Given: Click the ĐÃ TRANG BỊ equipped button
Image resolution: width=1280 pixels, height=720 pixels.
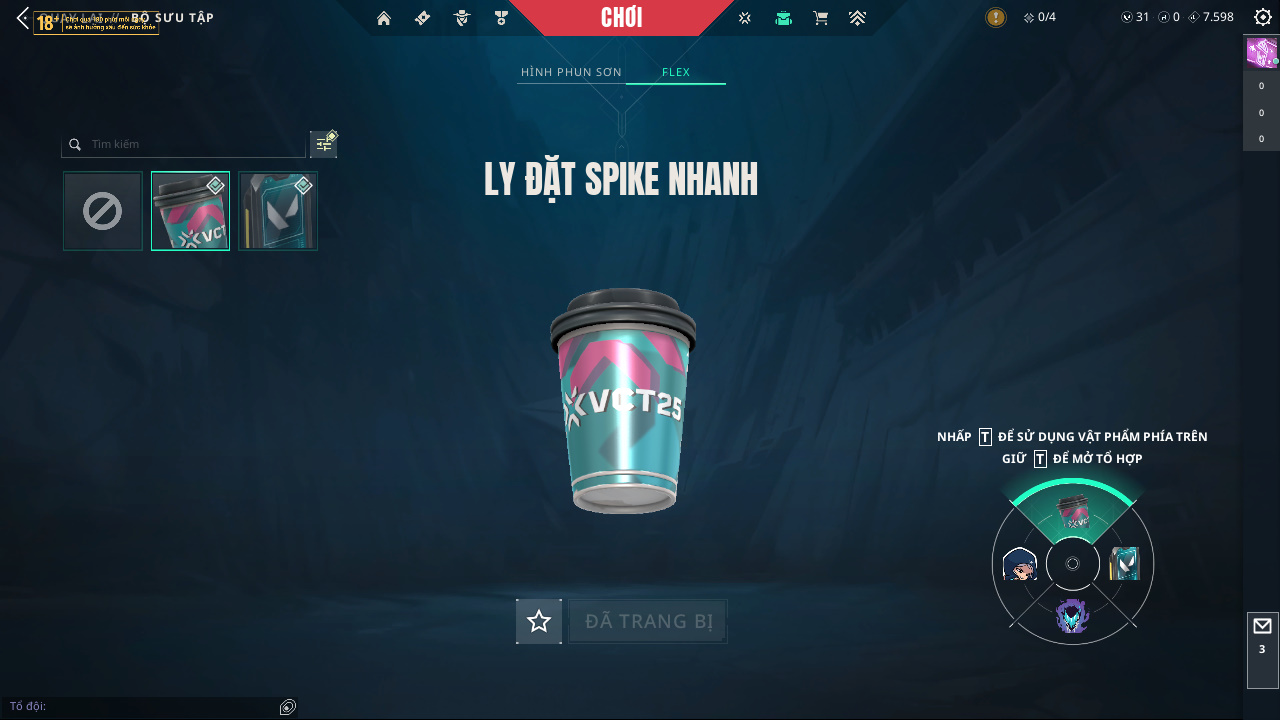Looking at the screenshot, I should click(648, 621).
